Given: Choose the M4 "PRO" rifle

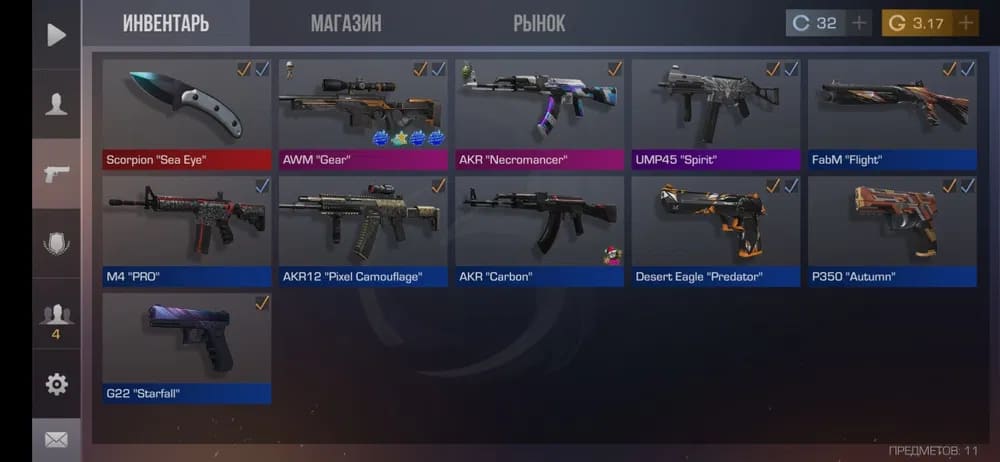Looking at the screenshot, I should [187, 230].
